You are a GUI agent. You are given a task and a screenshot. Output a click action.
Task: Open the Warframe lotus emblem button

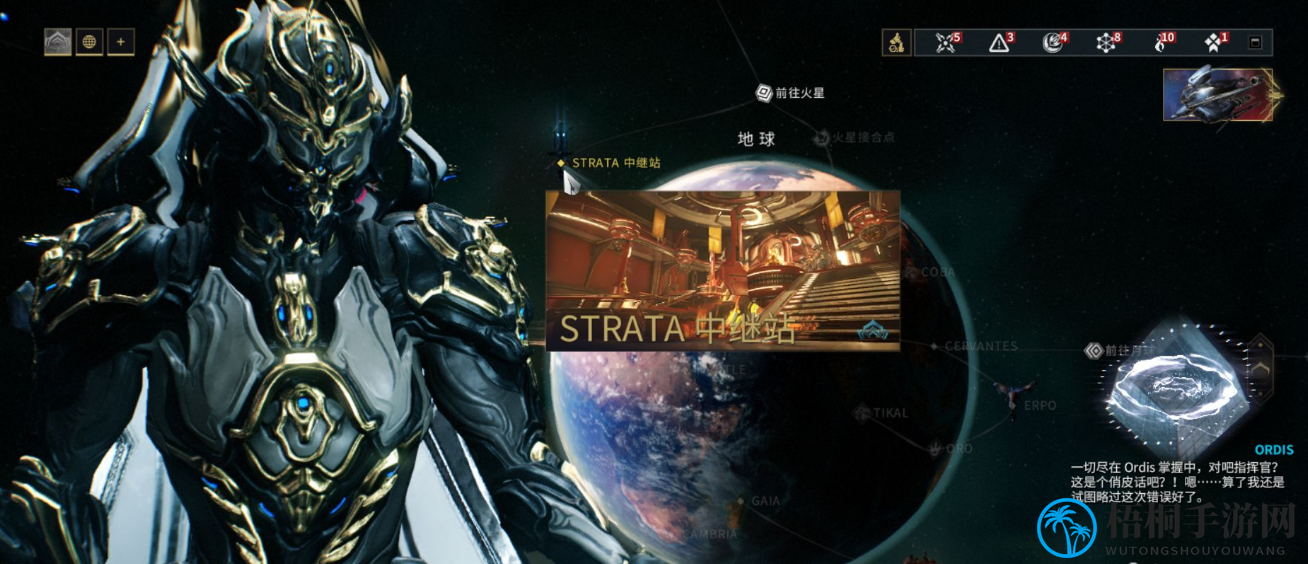[58, 42]
